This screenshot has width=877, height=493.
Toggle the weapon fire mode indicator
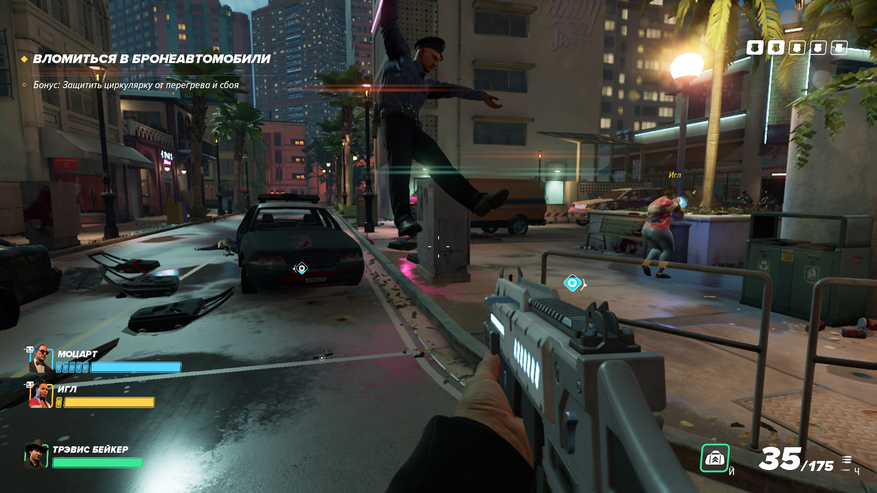pyautogui.click(x=847, y=461)
